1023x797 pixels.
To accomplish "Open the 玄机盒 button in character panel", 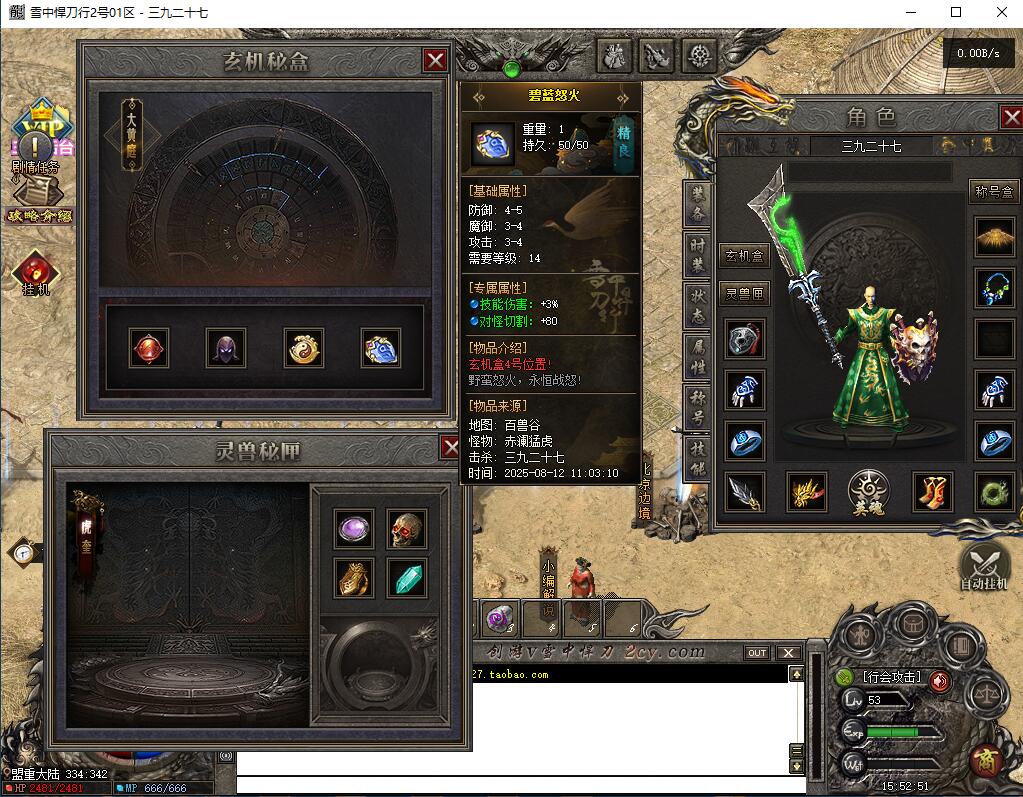I will [744, 256].
